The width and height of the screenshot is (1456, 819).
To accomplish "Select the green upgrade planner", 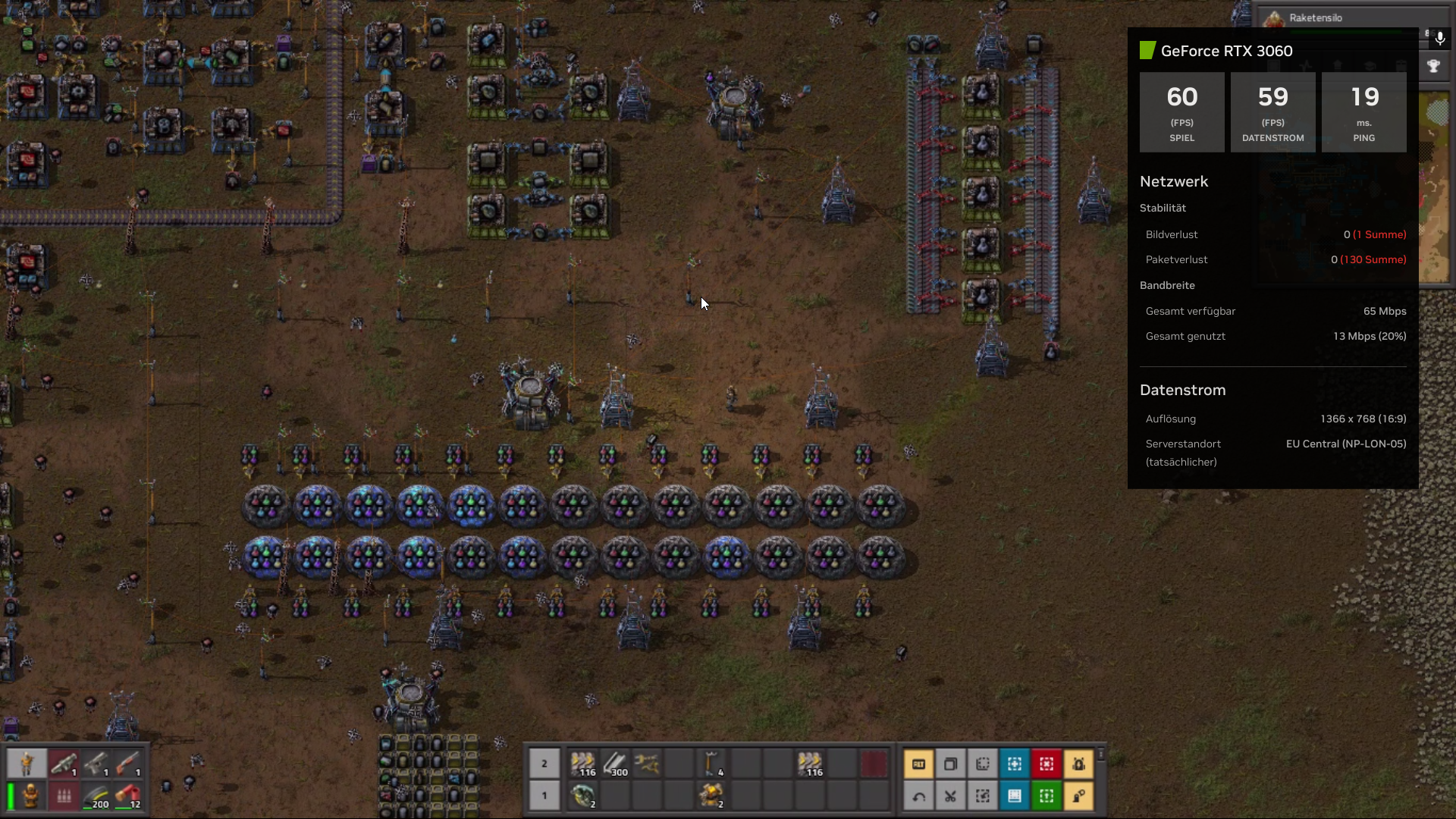I will click(1046, 795).
